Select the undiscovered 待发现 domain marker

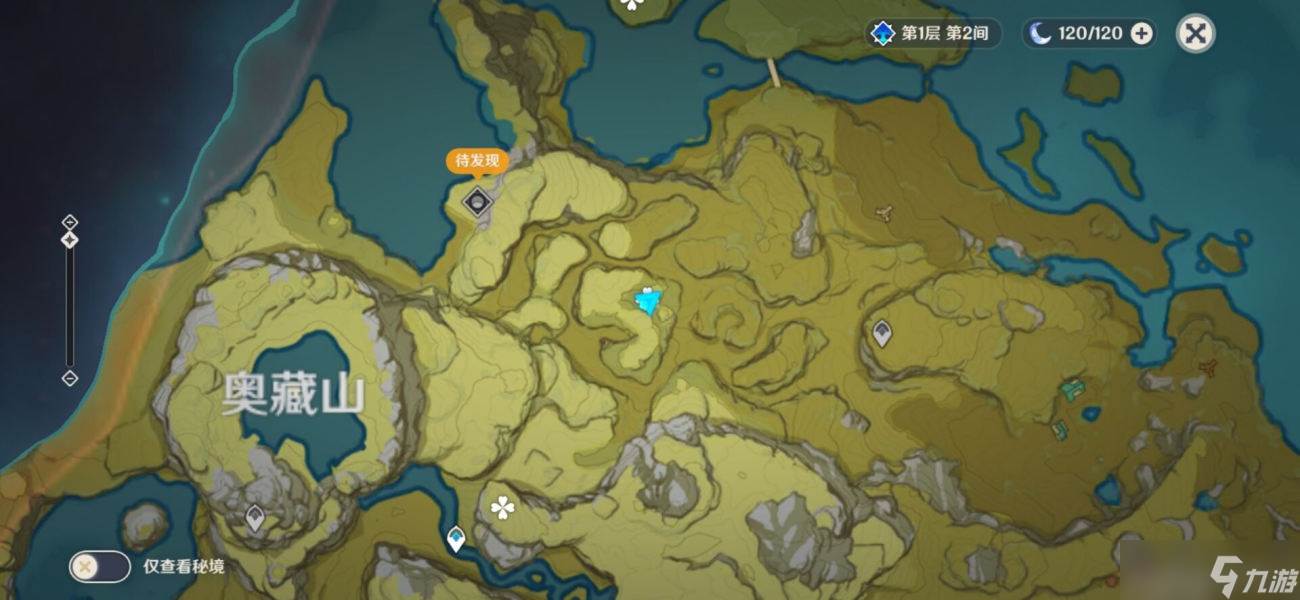(x=478, y=201)
